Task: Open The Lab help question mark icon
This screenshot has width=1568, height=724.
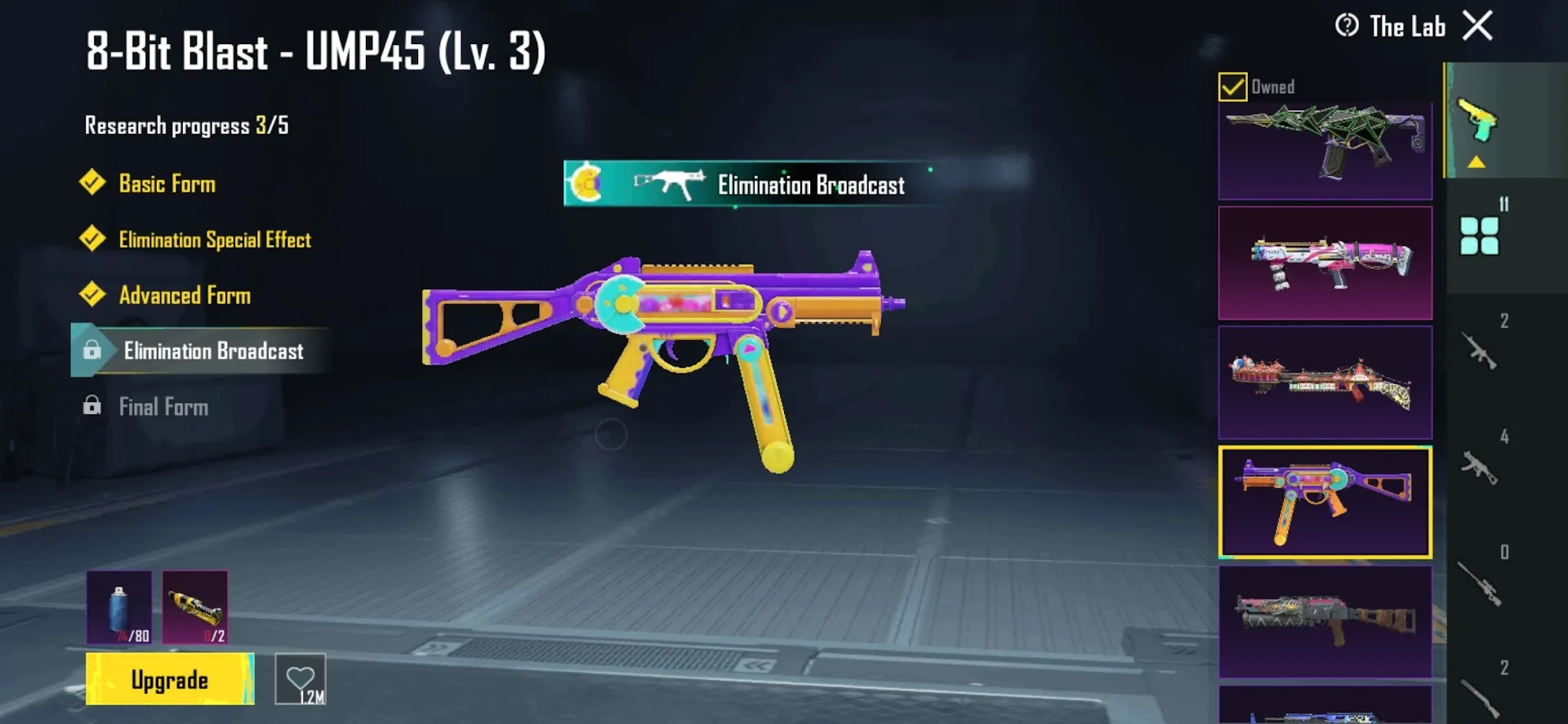Action: [x=1347, y=26]
